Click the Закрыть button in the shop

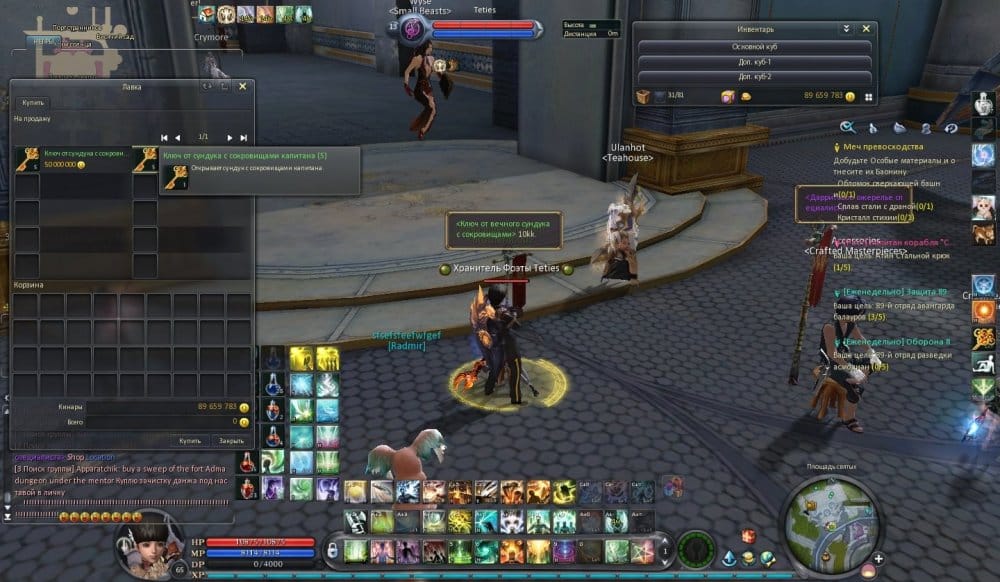[231, 440]
